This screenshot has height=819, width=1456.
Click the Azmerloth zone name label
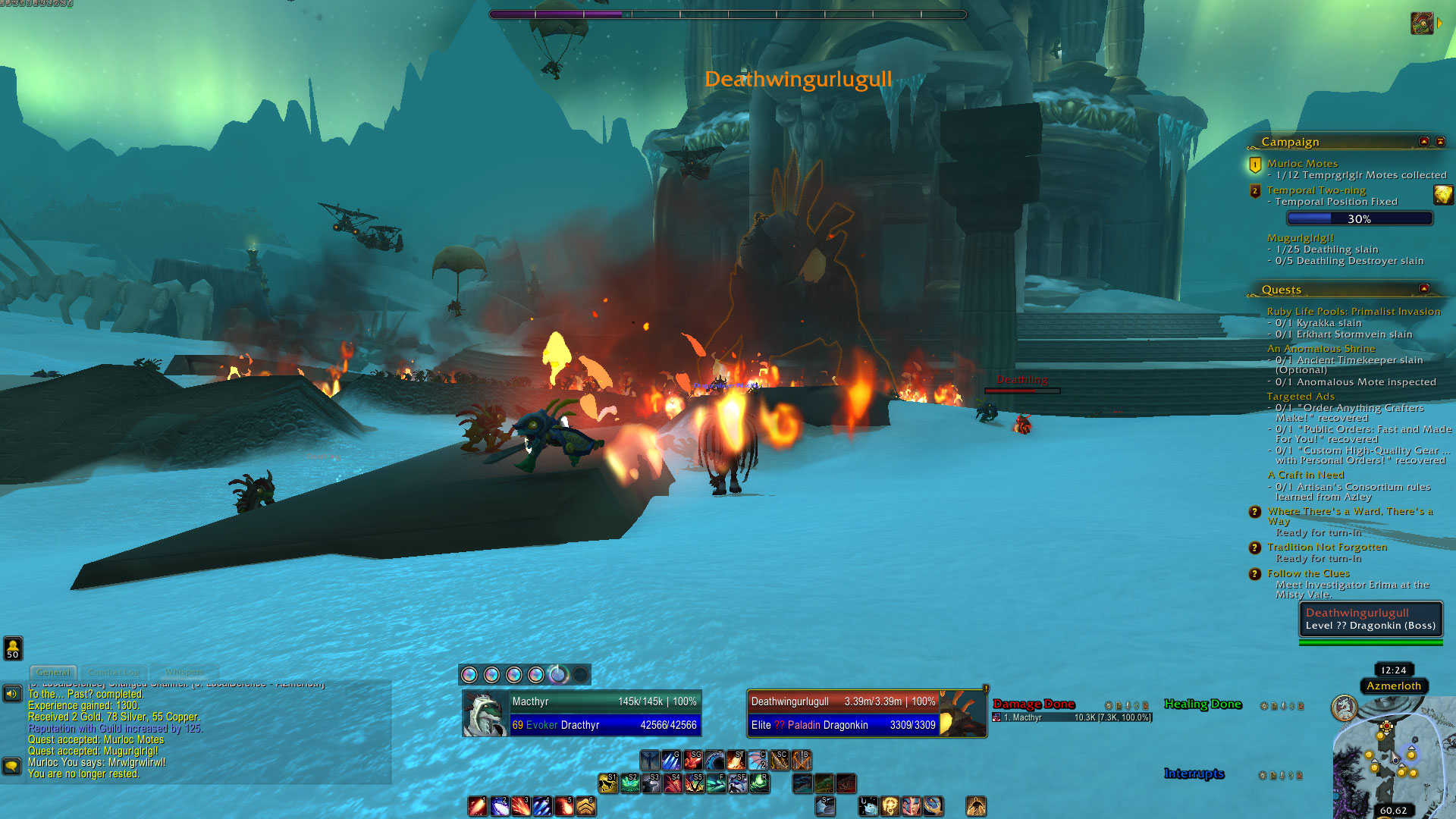point(1394,686)
